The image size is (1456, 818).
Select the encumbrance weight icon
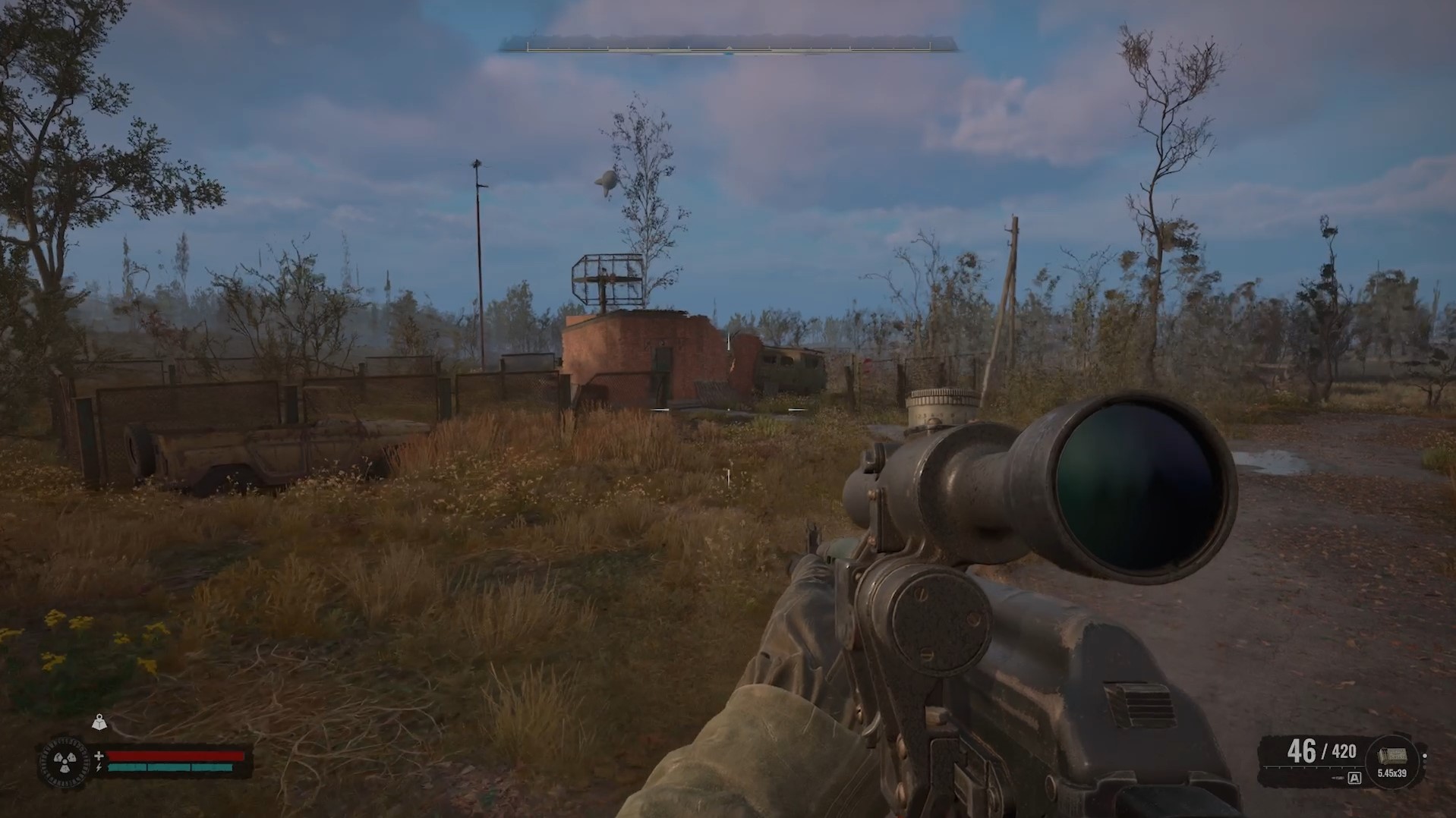(99, 722)
